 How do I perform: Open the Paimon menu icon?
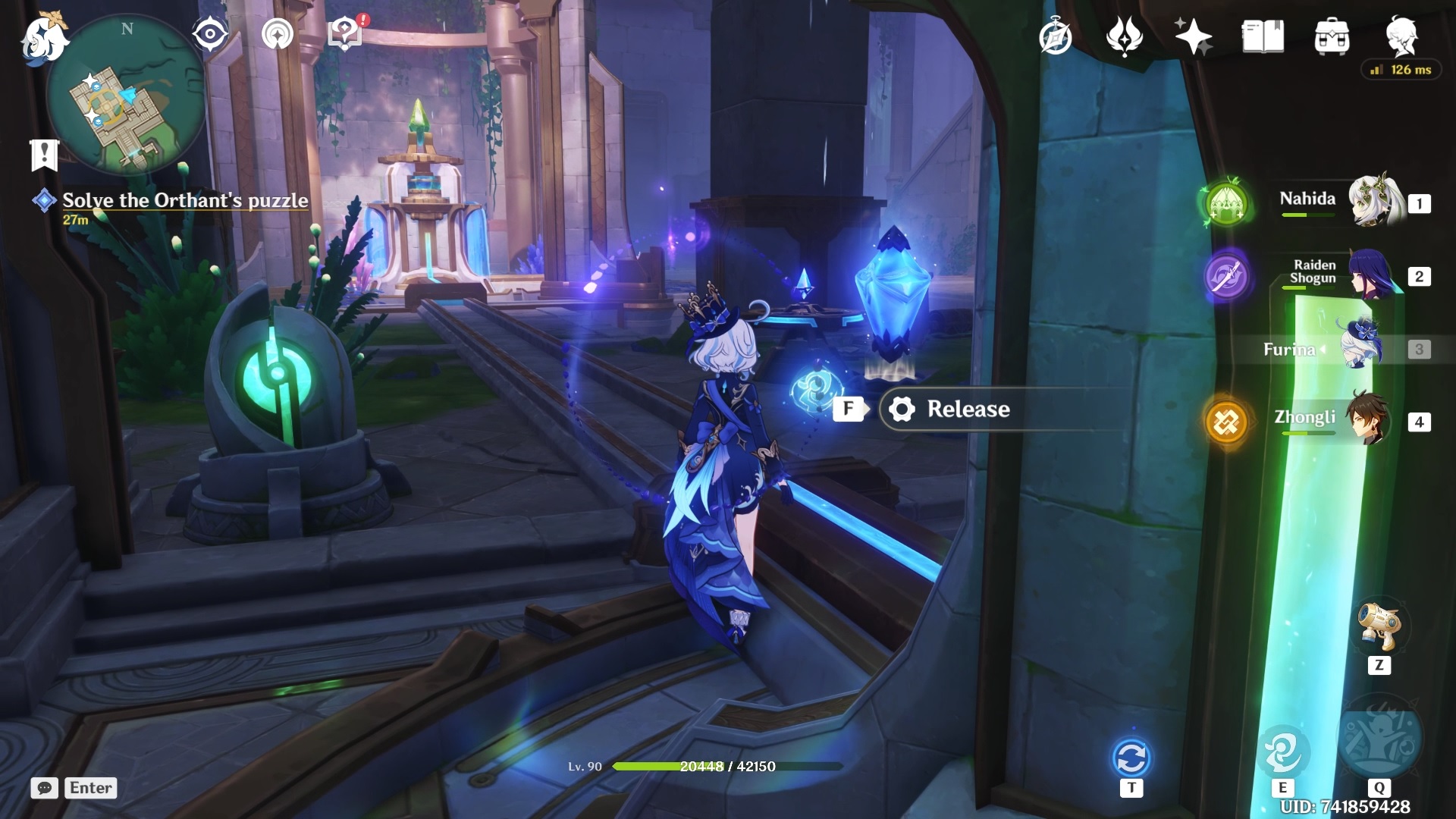(x=44, y=39)
